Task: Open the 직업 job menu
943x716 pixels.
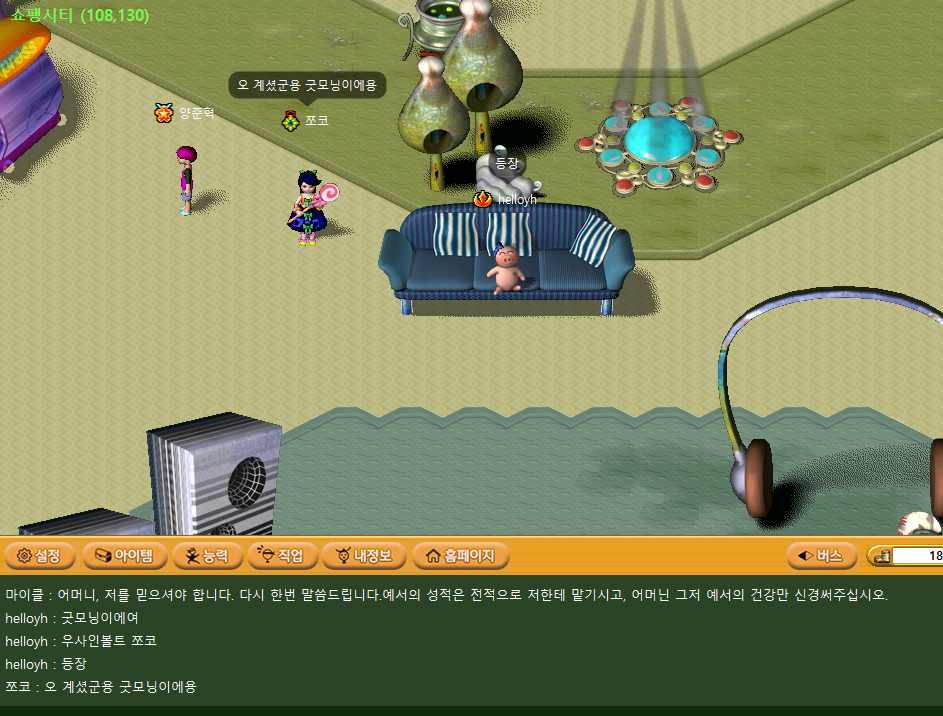Action: click(x=281, y=555)
